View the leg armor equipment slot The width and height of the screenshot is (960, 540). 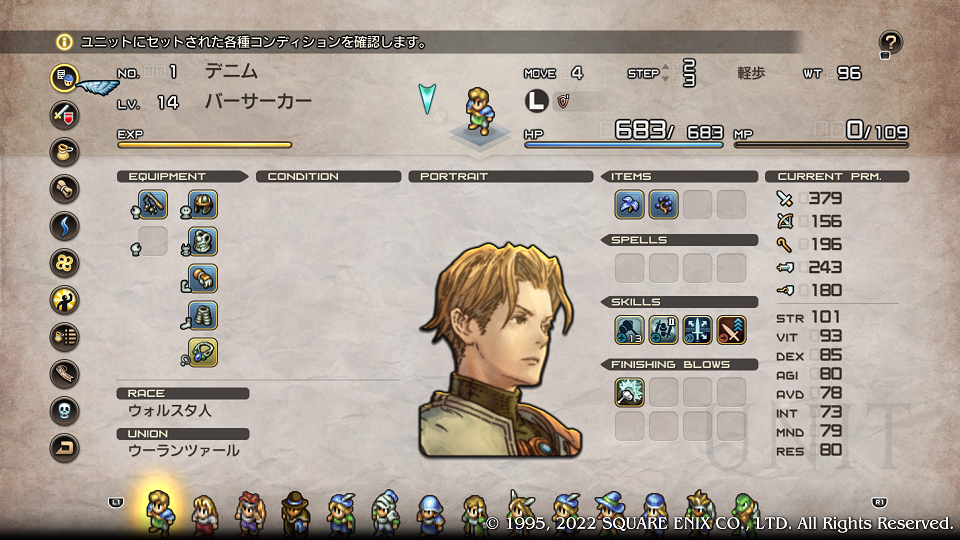pyautogui.click(x=203, y=316)
